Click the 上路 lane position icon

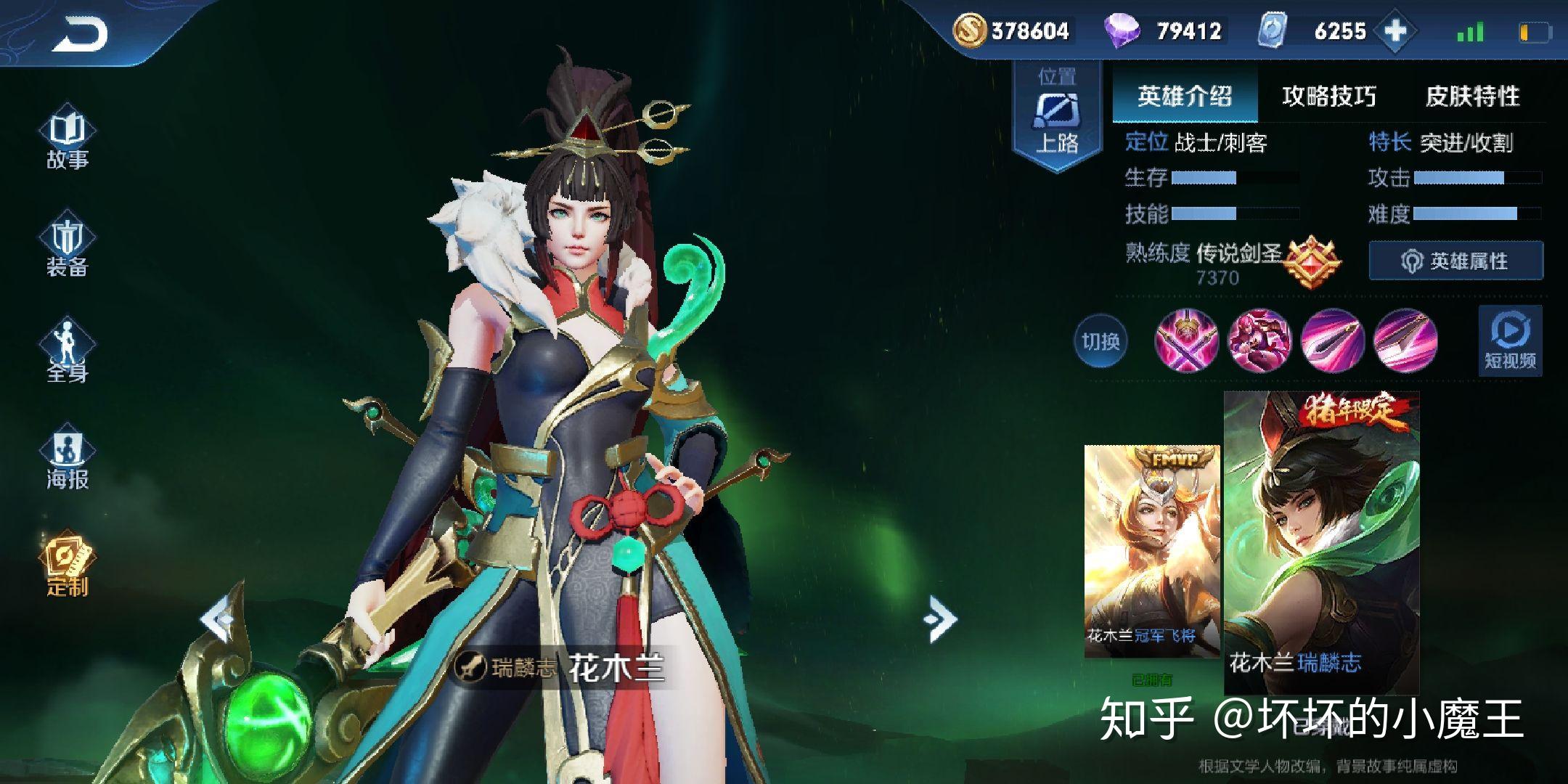coord(1055,116)
